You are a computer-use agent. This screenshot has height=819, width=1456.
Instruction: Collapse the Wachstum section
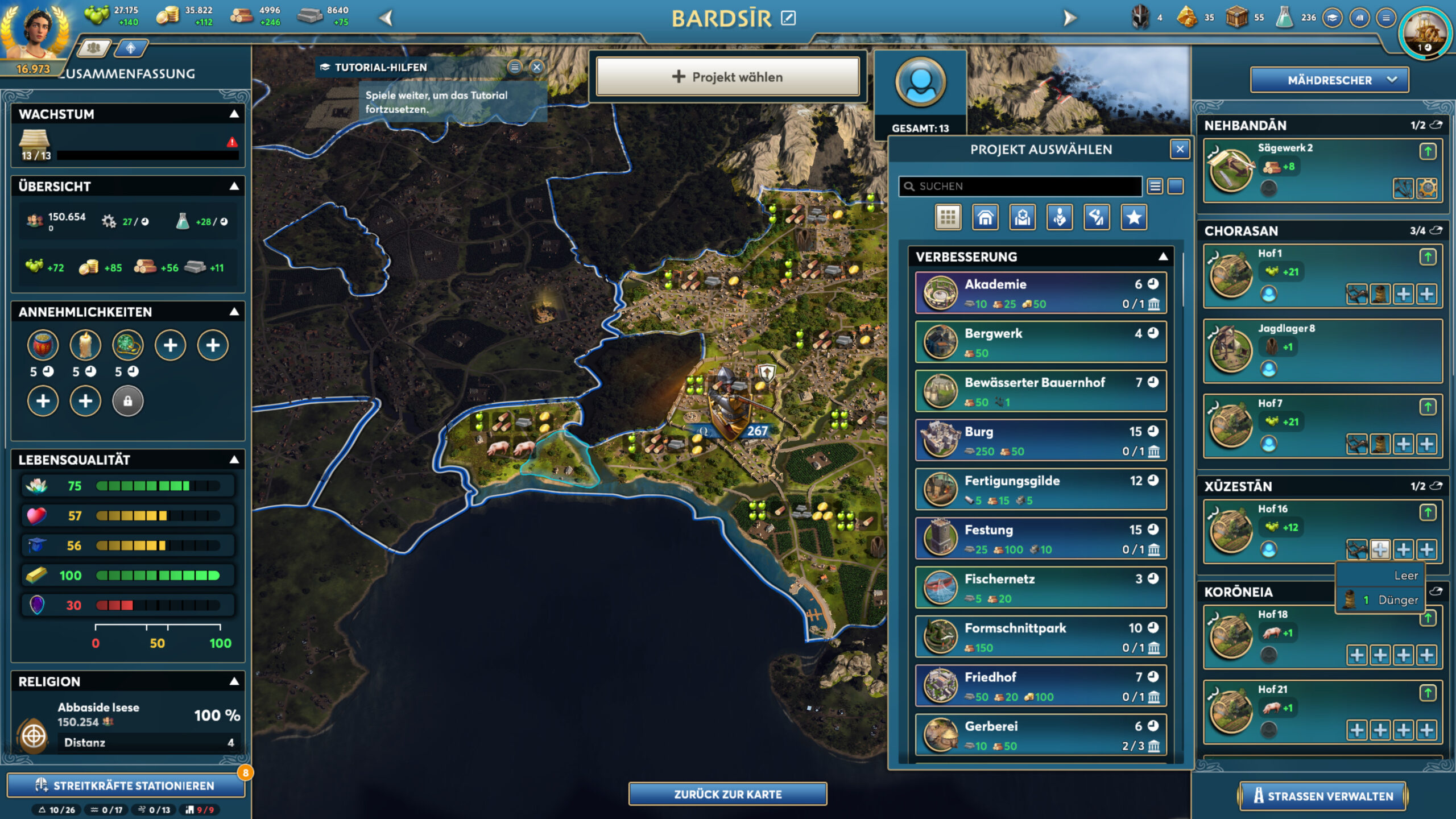click(234, 114)
